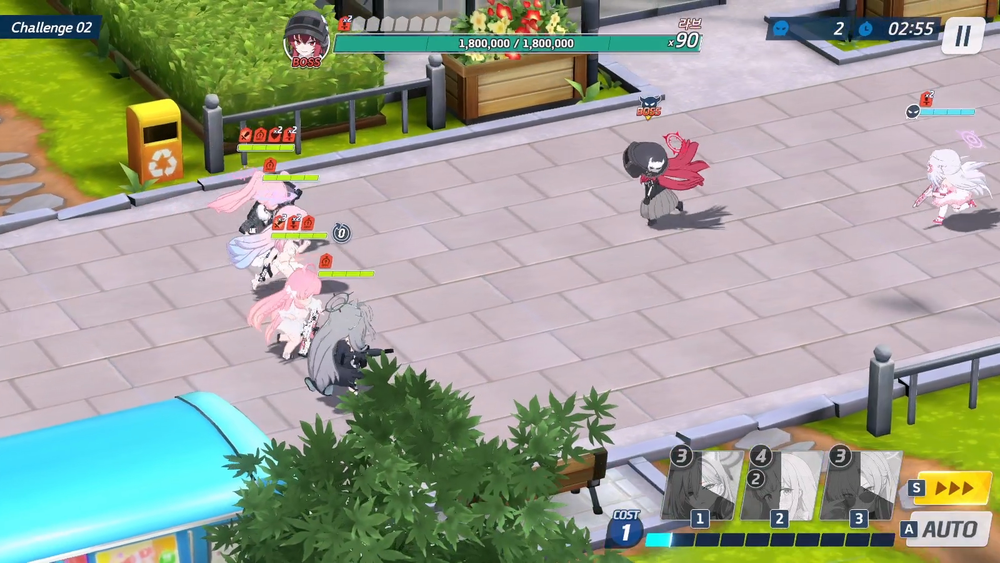Select skill card number 3
Viewport: 1000px width, 563px height.
click(859, 485)
